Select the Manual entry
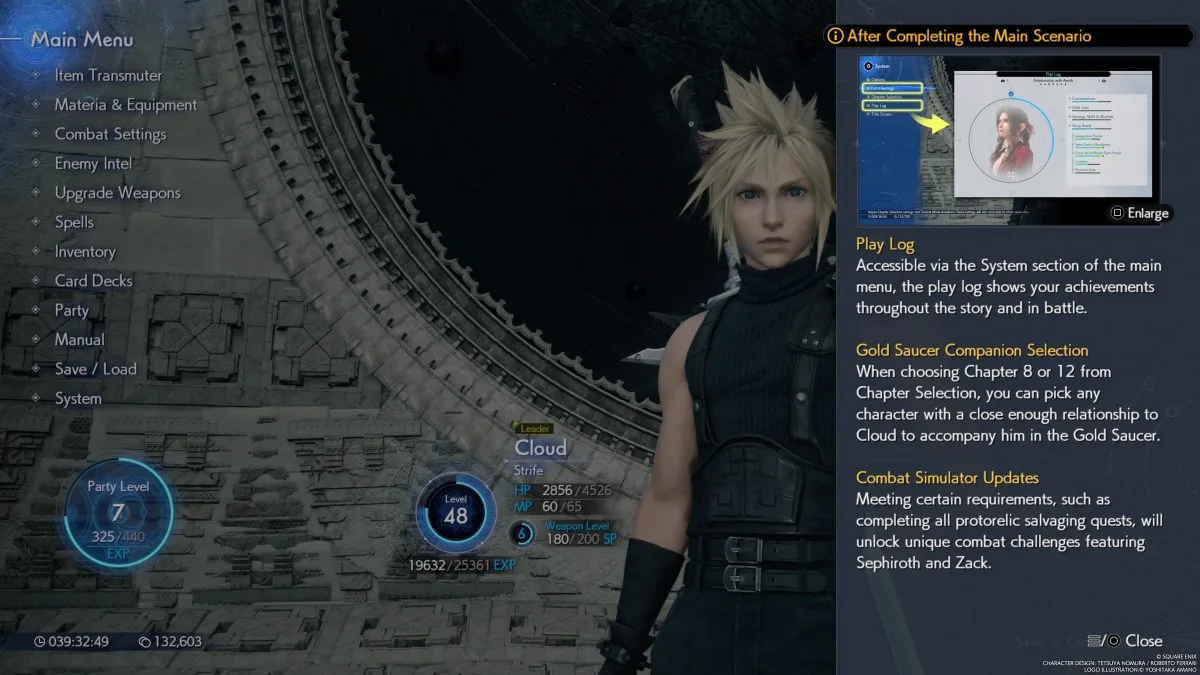1200x675 pixels. pos(79,340)
